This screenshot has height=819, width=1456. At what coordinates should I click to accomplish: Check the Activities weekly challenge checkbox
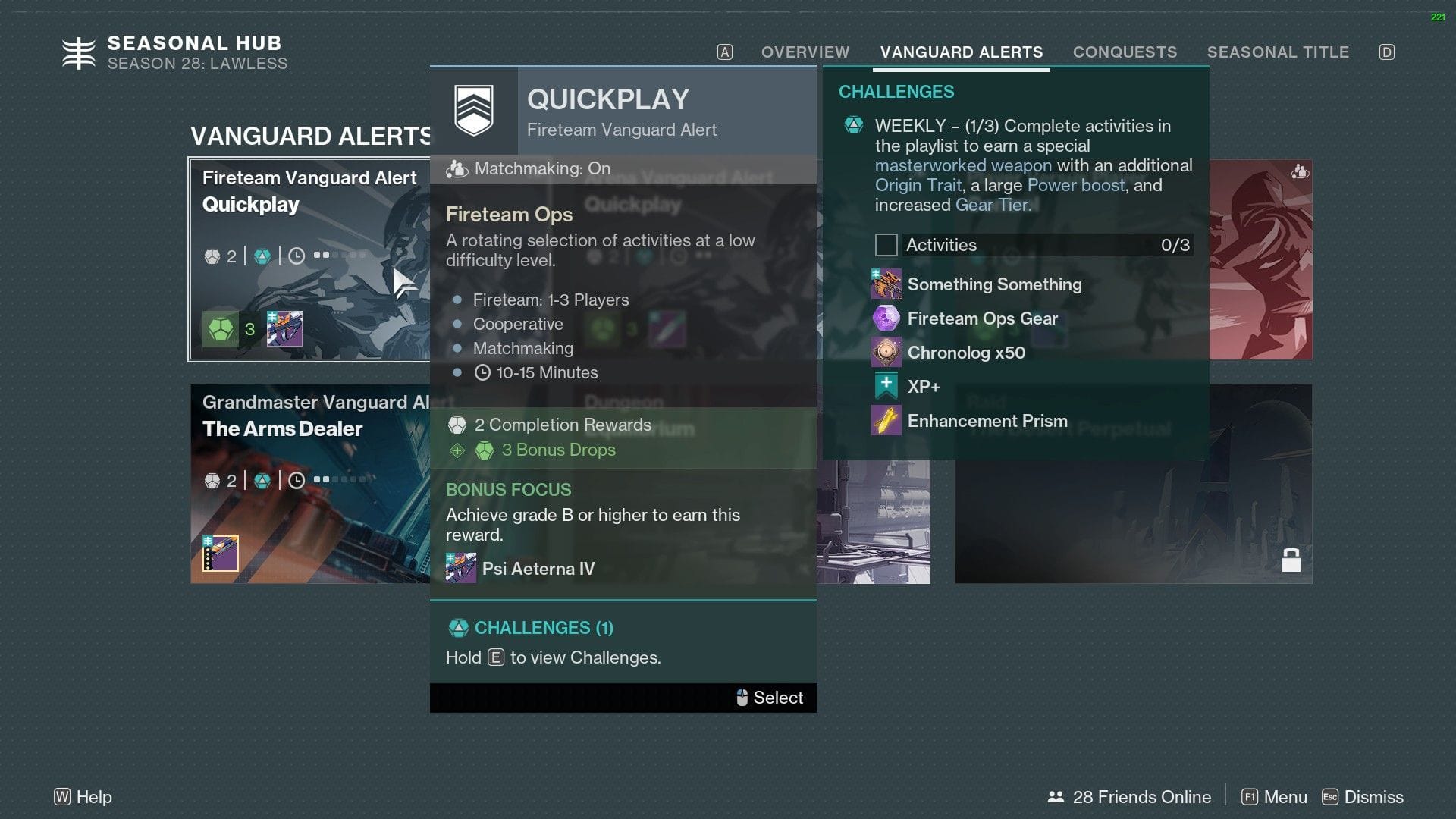(x=886, y=245)
